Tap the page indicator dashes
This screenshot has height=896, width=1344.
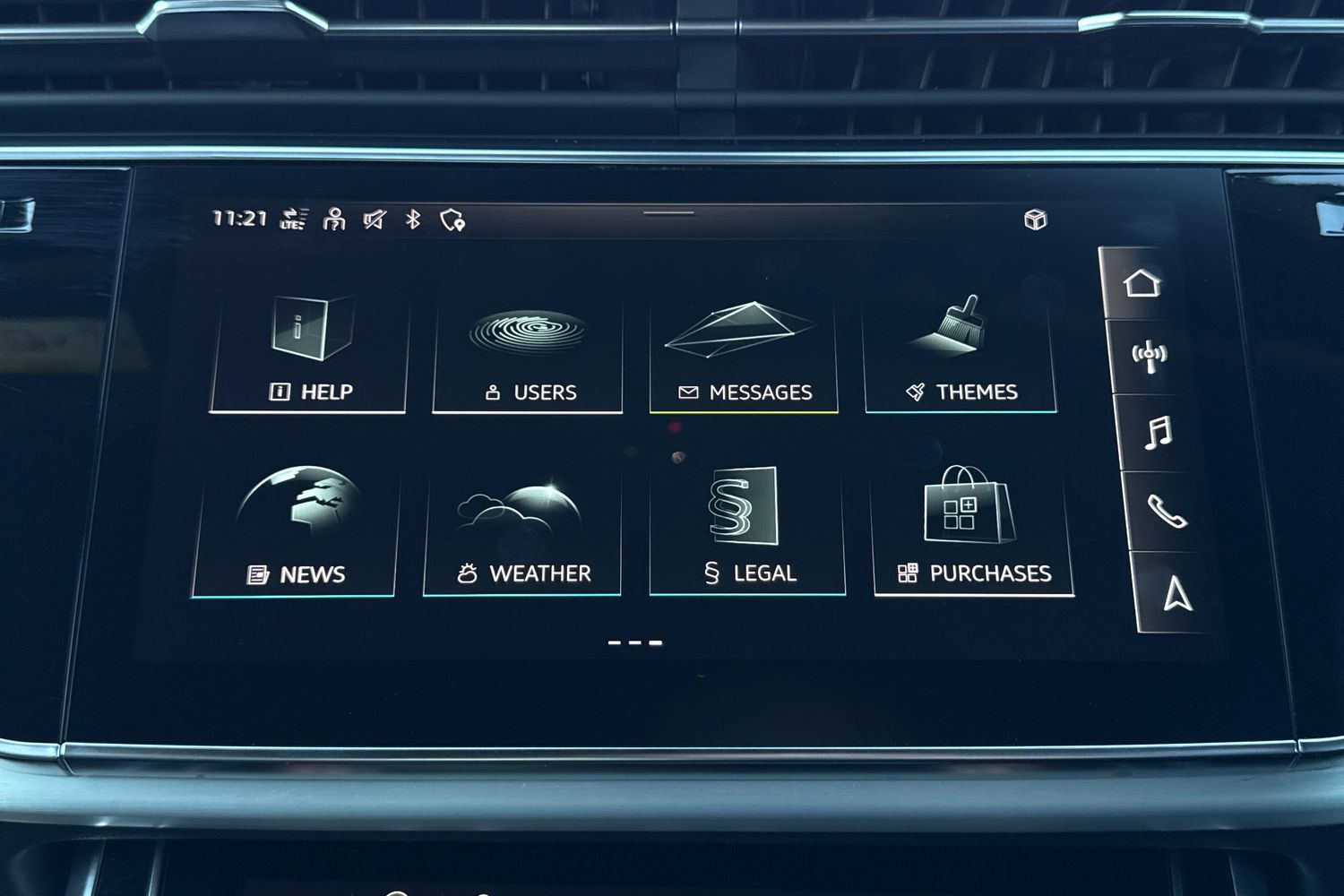click(634, 642)
